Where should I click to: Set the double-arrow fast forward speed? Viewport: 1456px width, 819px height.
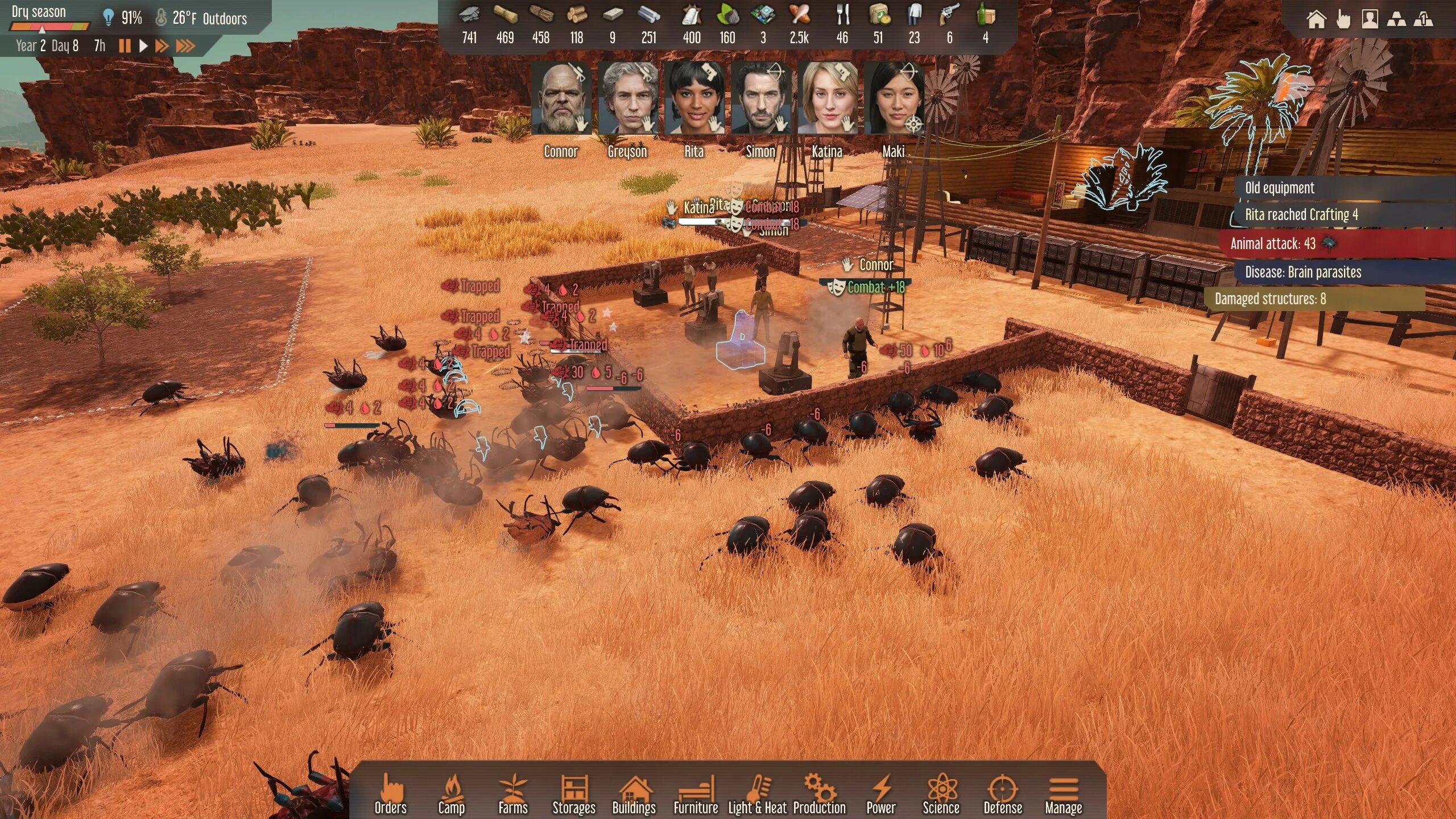click(162, 46)
